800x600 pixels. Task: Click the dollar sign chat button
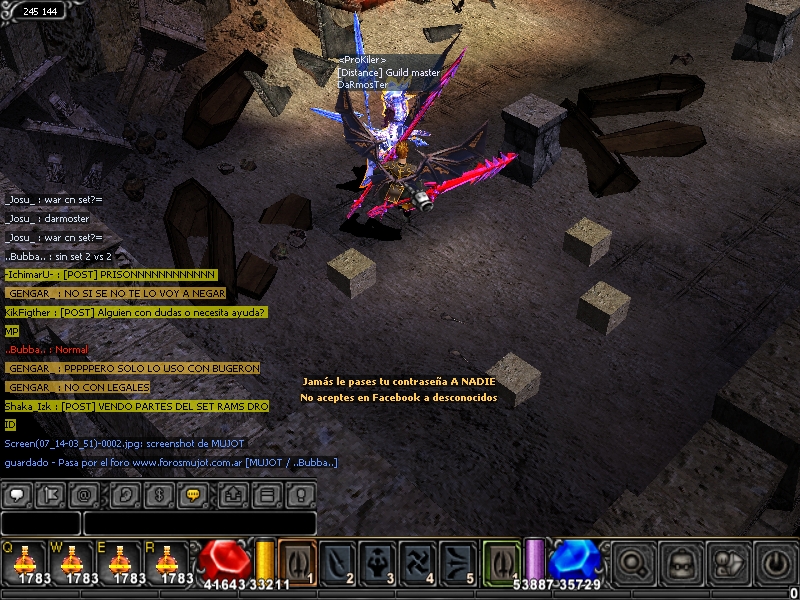pos(158,494)
